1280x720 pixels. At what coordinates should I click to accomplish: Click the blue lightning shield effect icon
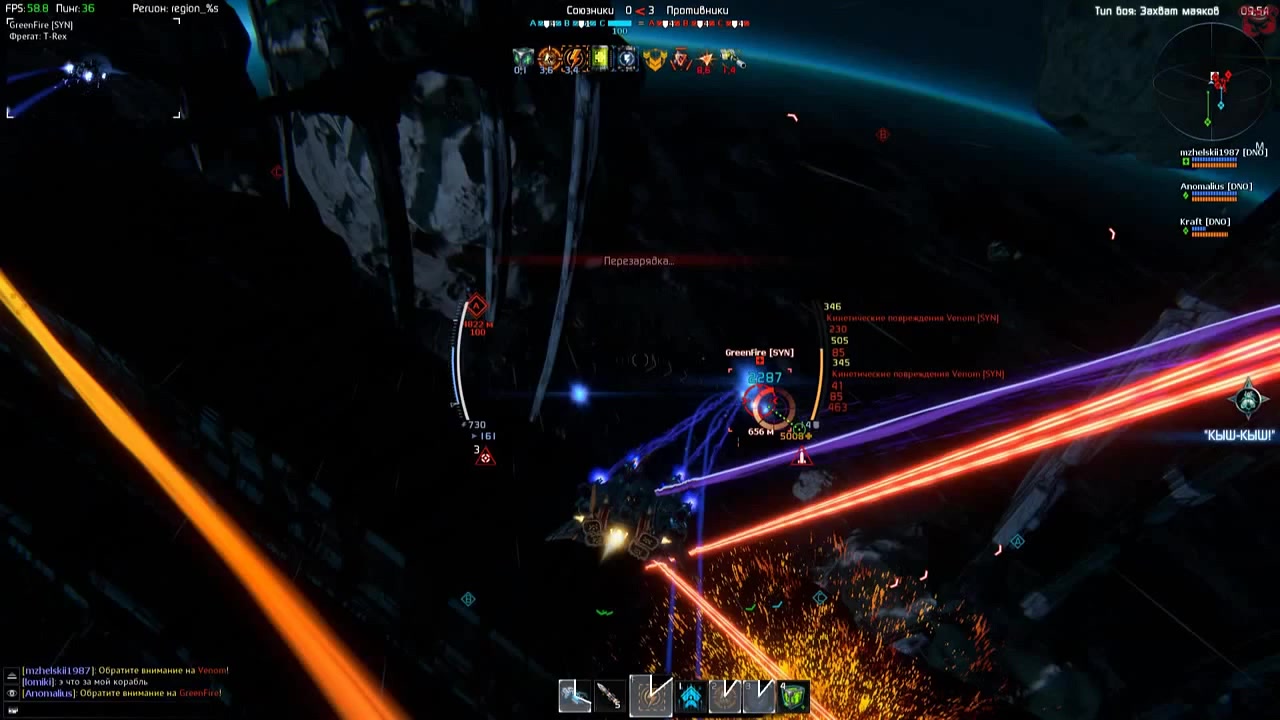(627, 59)
